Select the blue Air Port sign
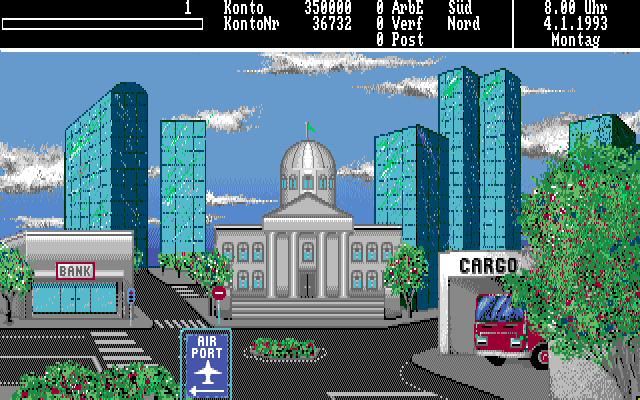The image size is (640, 400). click(x=206, y=362)
